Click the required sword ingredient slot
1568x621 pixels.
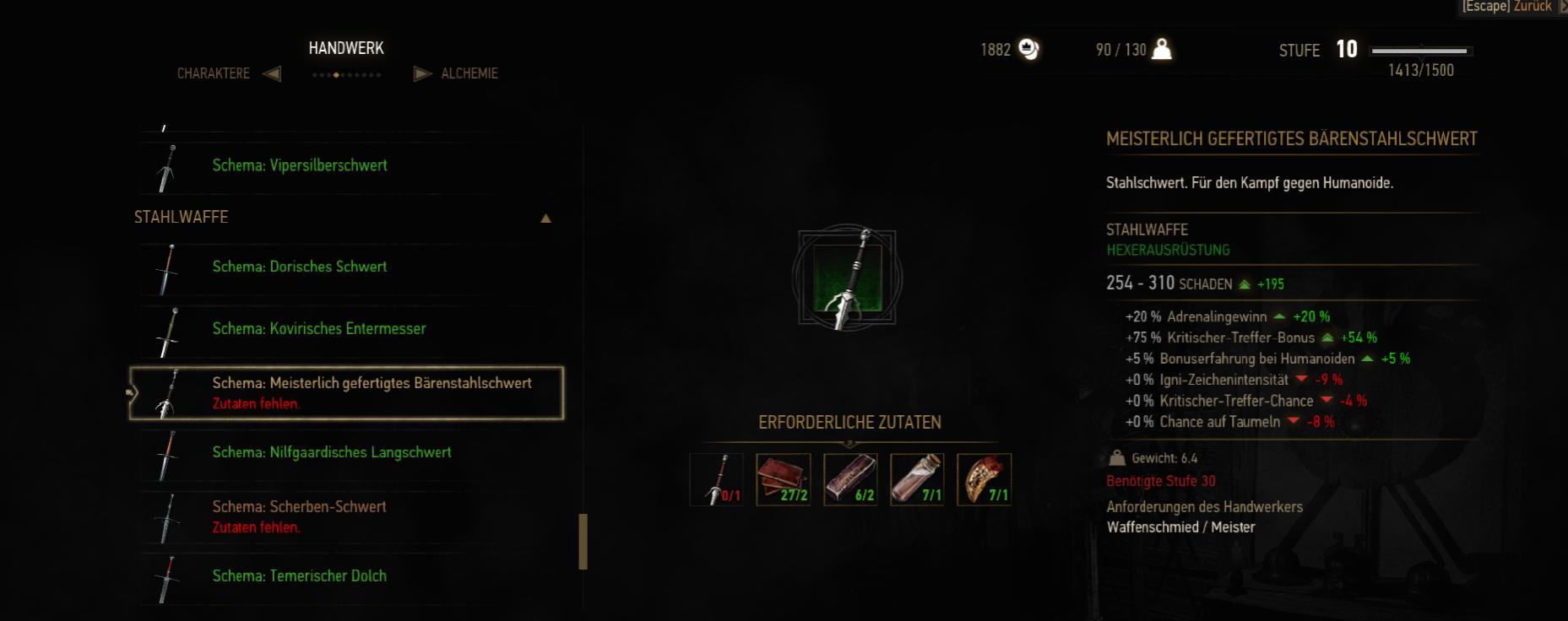(x=717, y=479)
